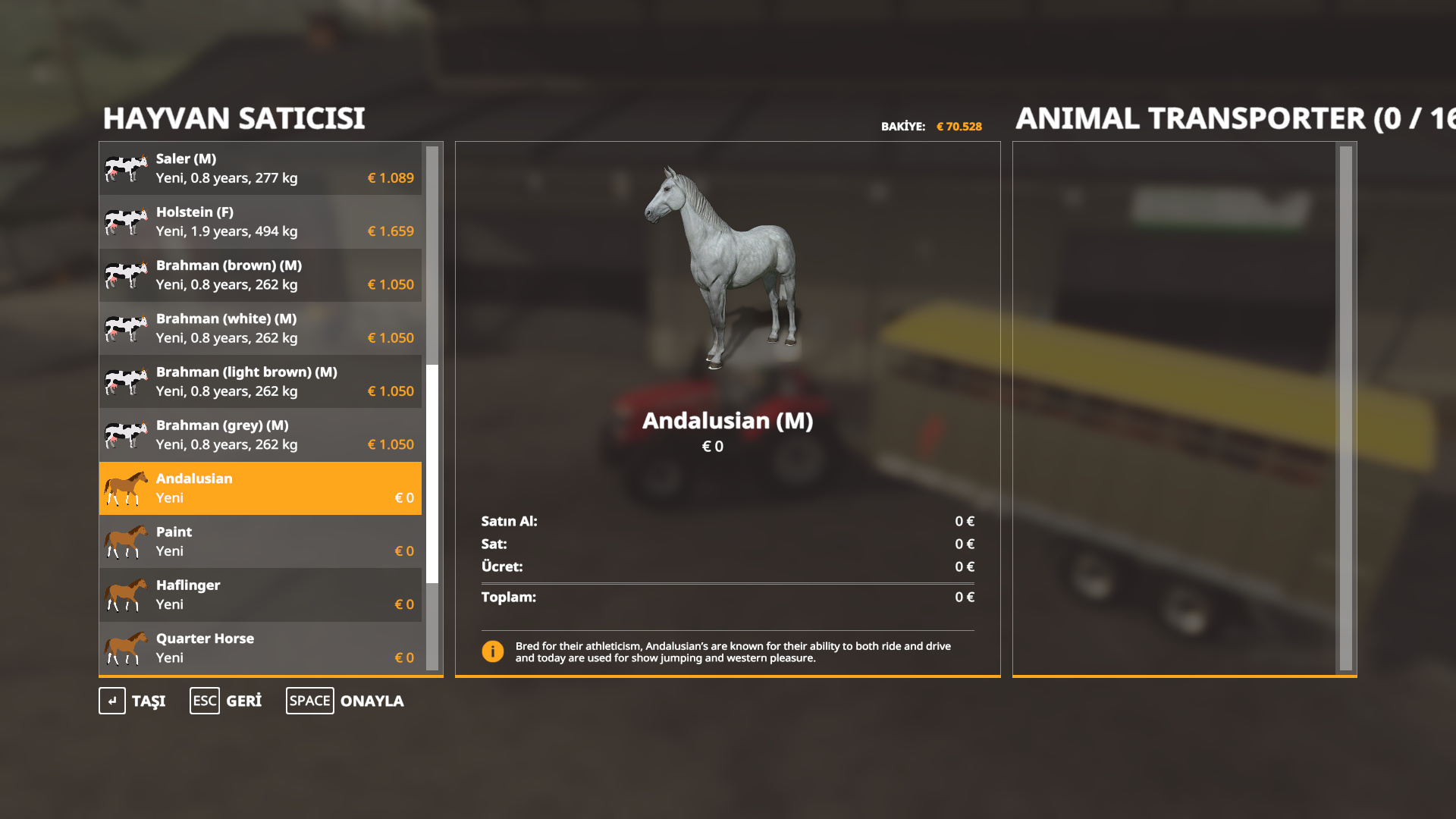Go back with the GERİ button
This screenshot has width=1456, height=819.
(x=226, y=701)
